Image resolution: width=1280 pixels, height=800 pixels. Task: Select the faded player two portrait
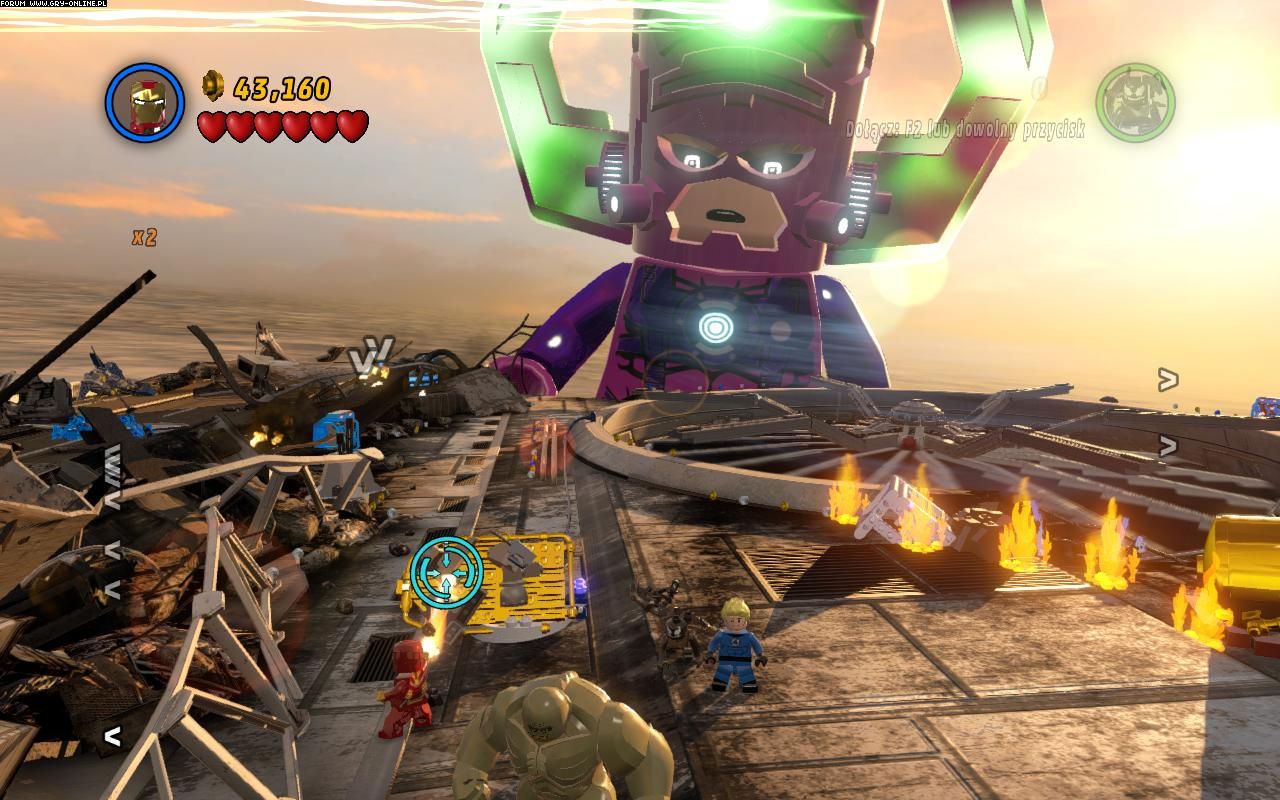pos(1135,103)
